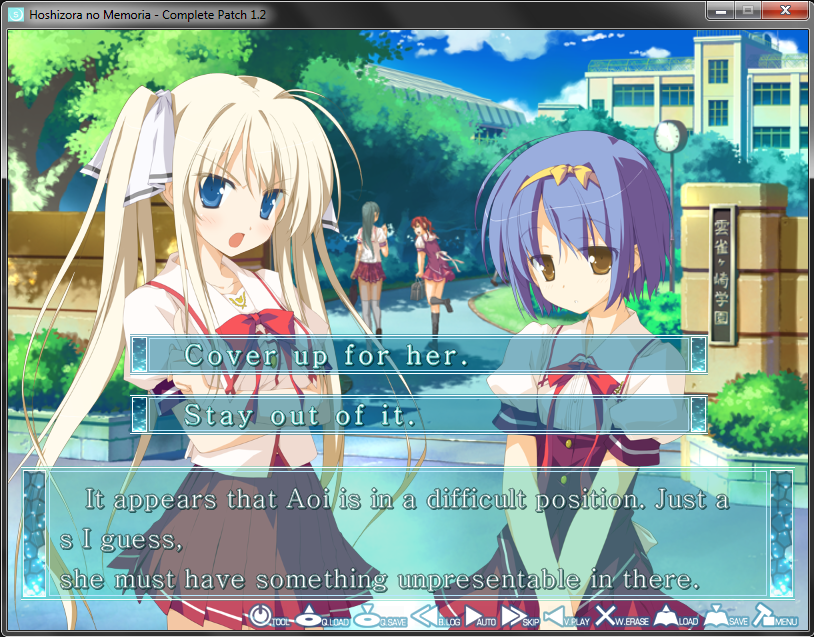Turn on Auto mode
Screen dimensions: 814x637
(481, 618)
